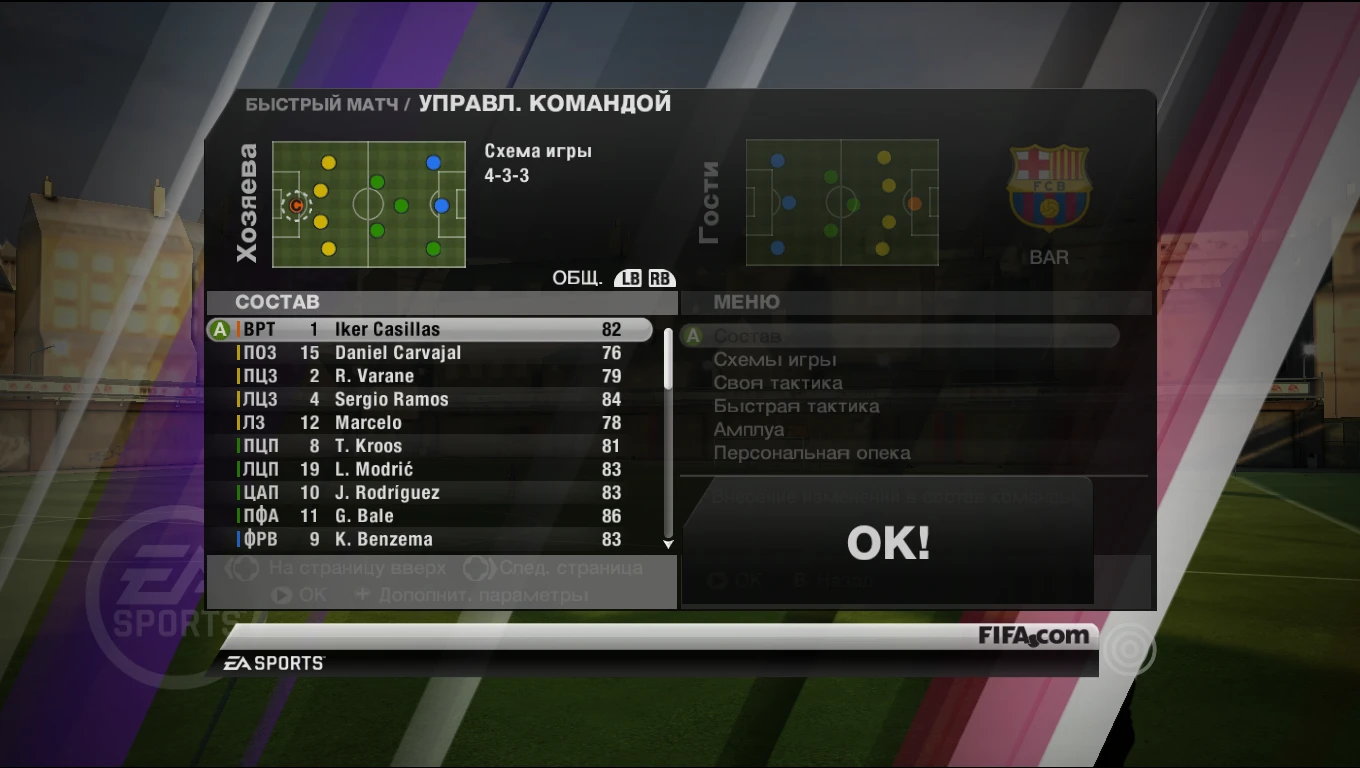Open the Своя тактика menu entry

[x=779, y=382]
